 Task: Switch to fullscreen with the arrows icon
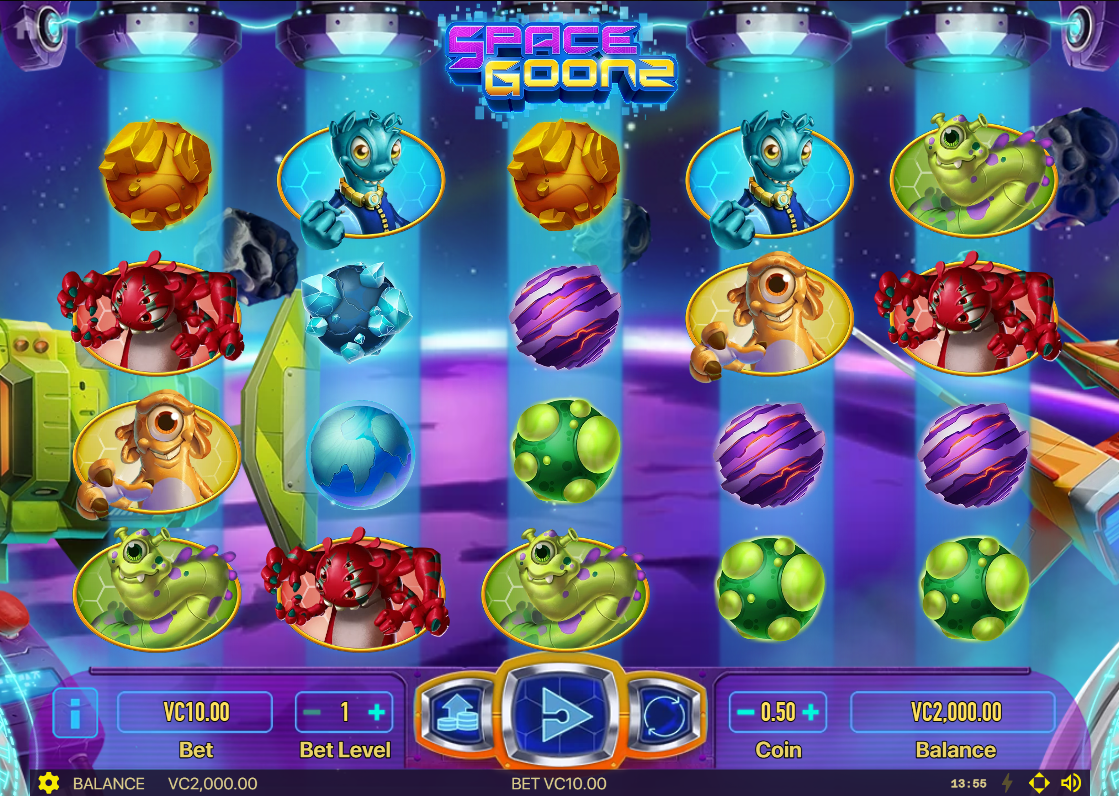(1039, 783)
